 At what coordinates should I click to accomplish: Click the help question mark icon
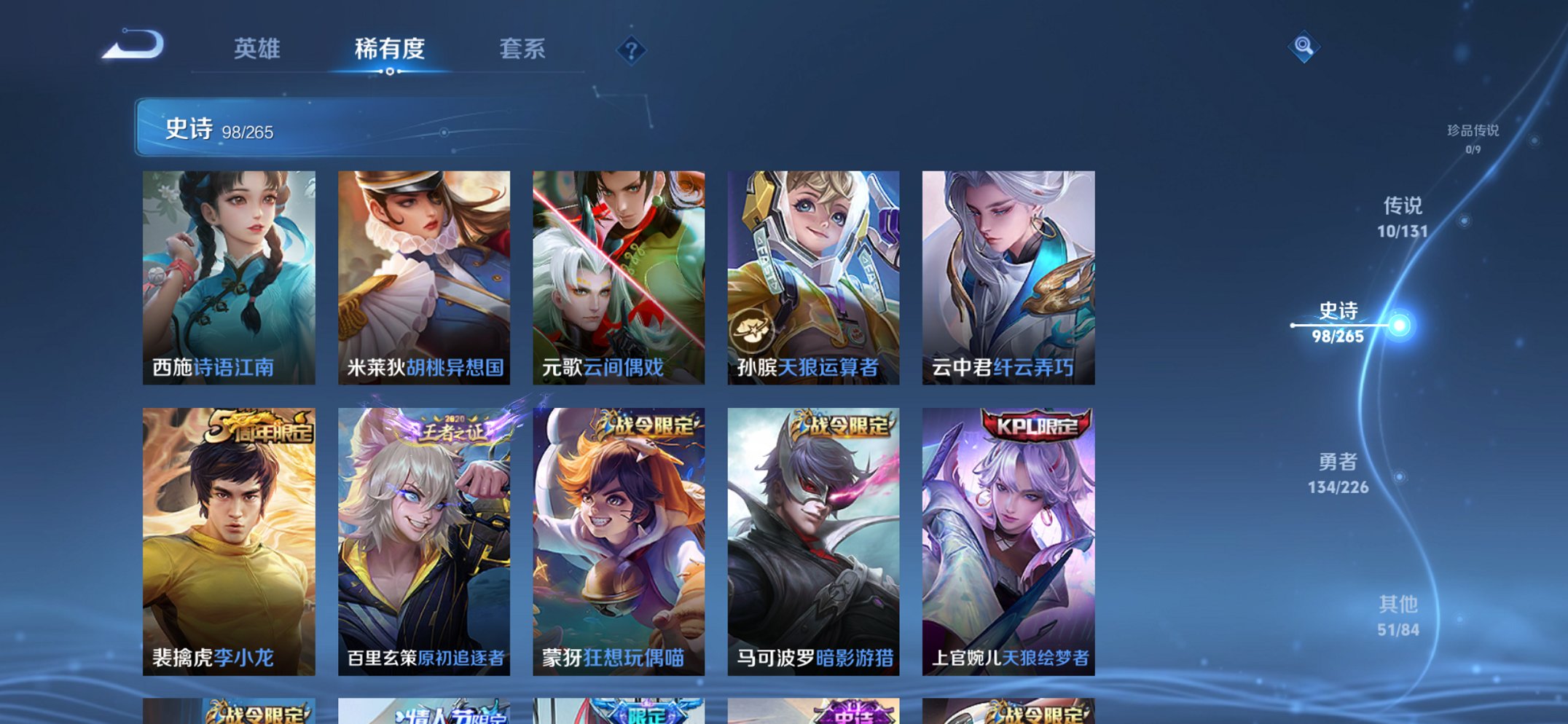coord(632,50)
